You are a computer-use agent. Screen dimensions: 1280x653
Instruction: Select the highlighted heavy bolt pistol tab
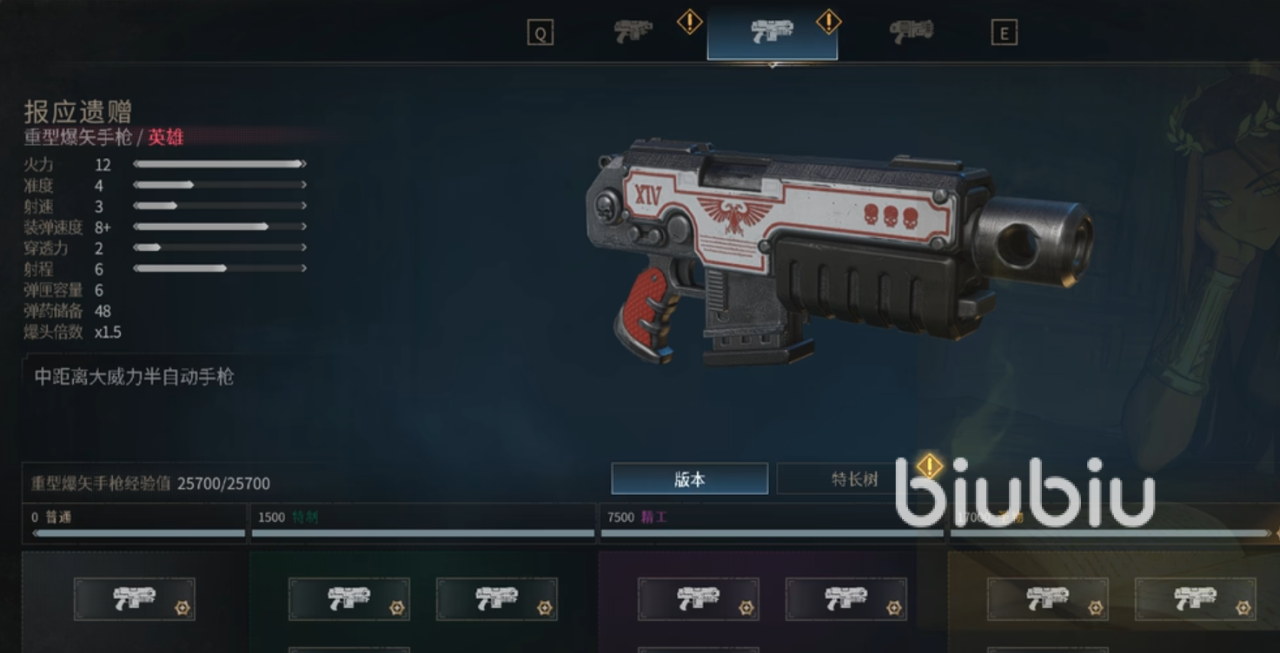(772, 32)
